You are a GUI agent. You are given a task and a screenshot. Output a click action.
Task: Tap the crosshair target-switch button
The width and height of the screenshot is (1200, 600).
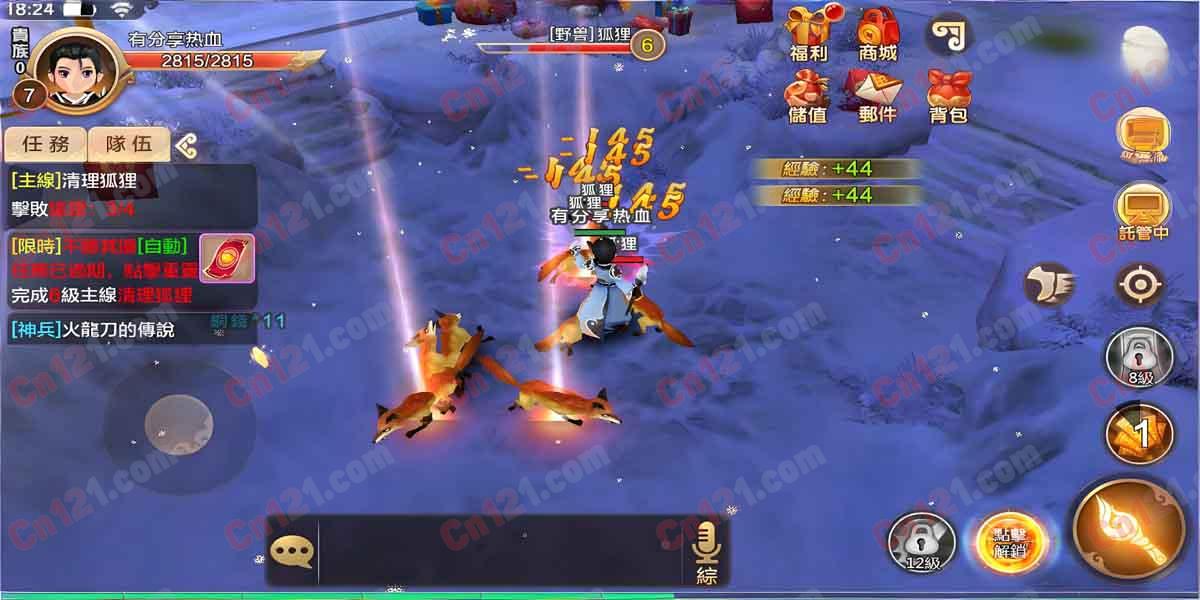coord(1140,286)
